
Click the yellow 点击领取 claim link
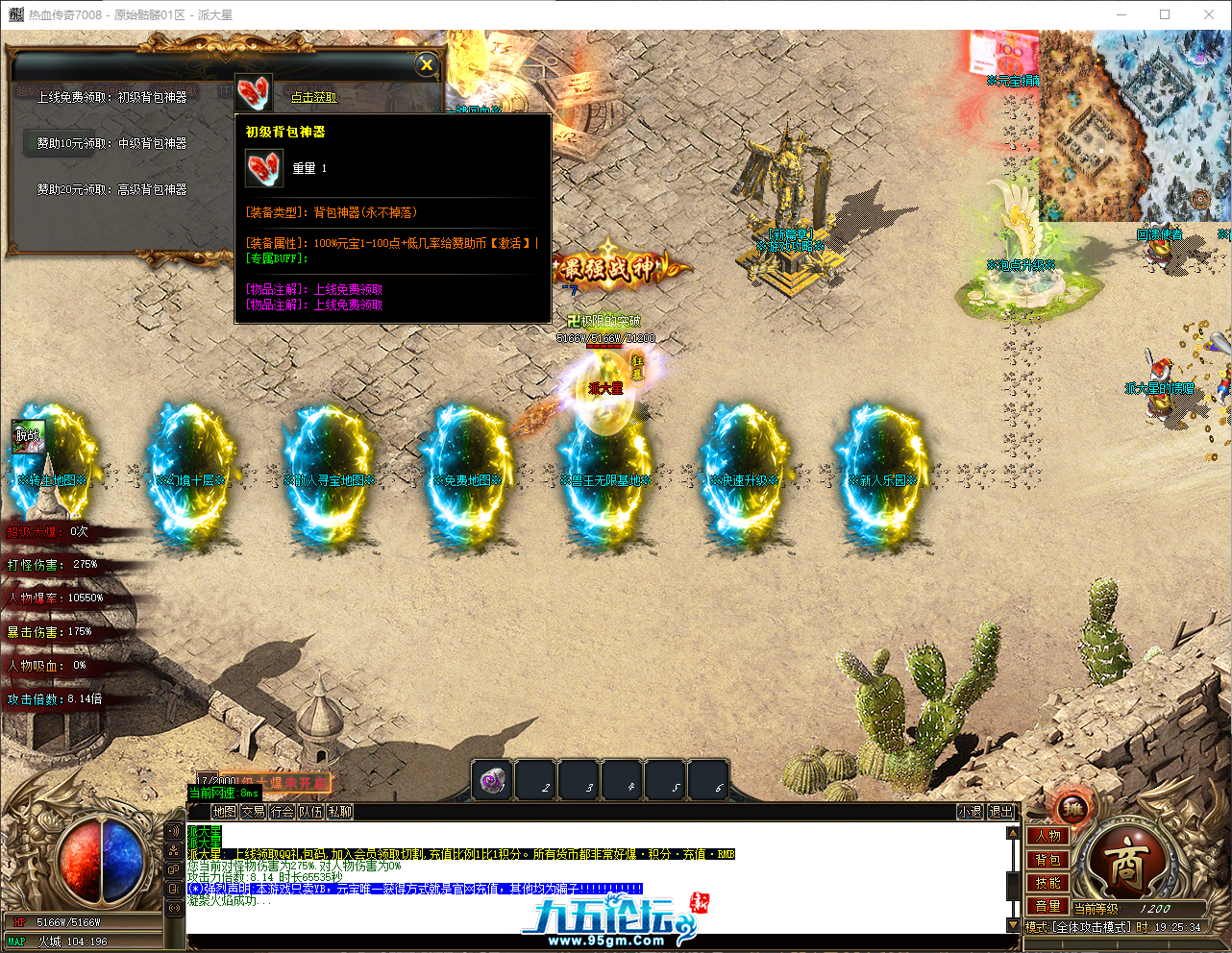pyautogui.click(x=312, y=97)
